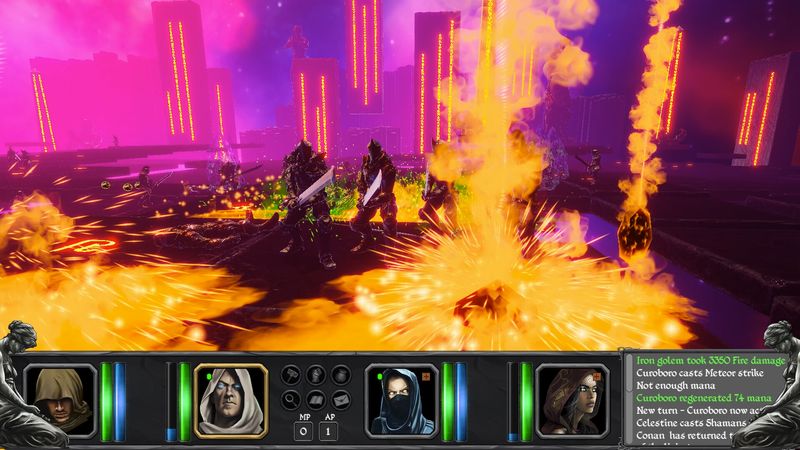Select the white-hooded bald man portrait
The image size is (800, 450).
230,400
